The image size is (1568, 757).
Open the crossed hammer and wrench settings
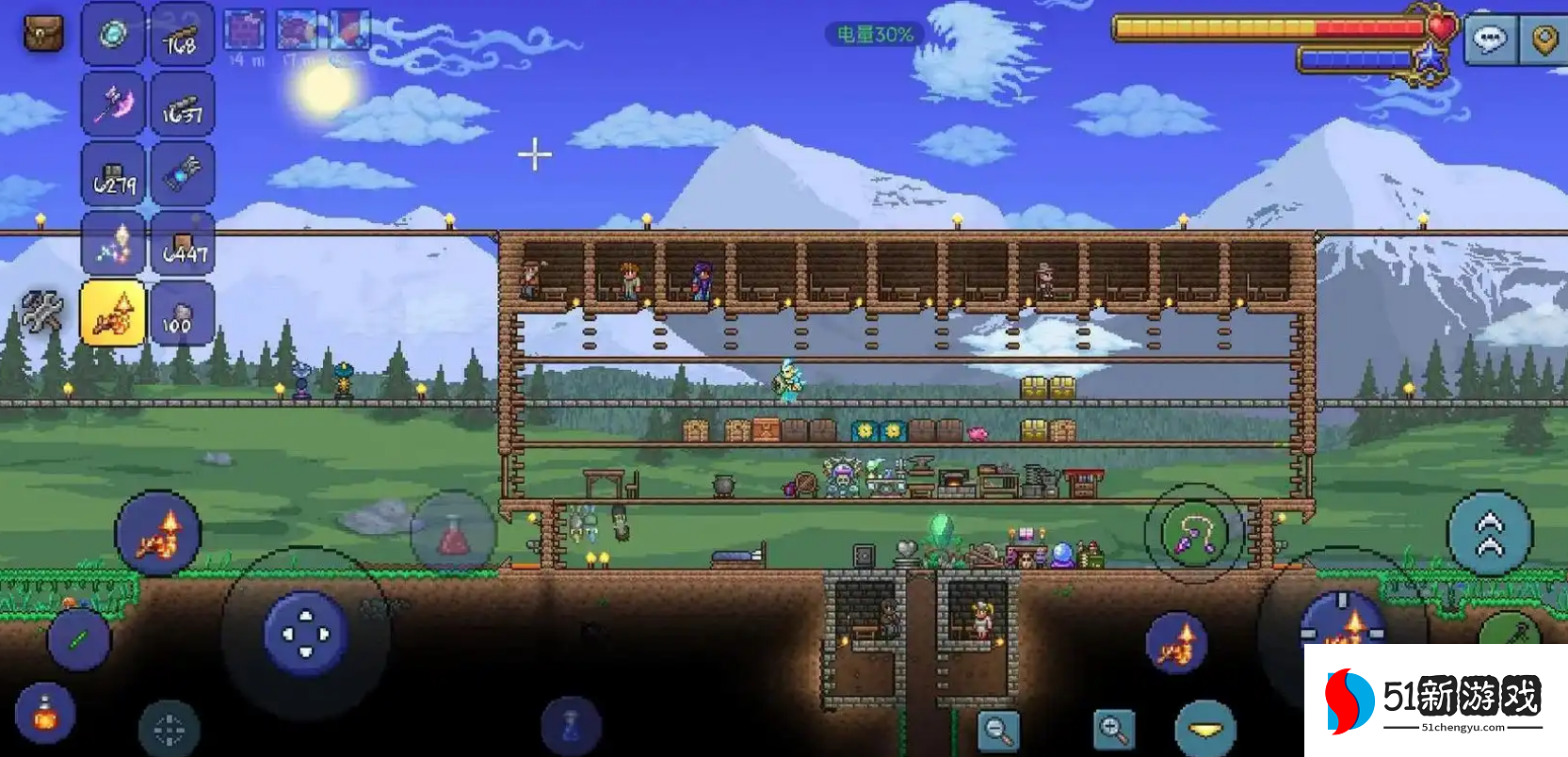tap(42, 312)
